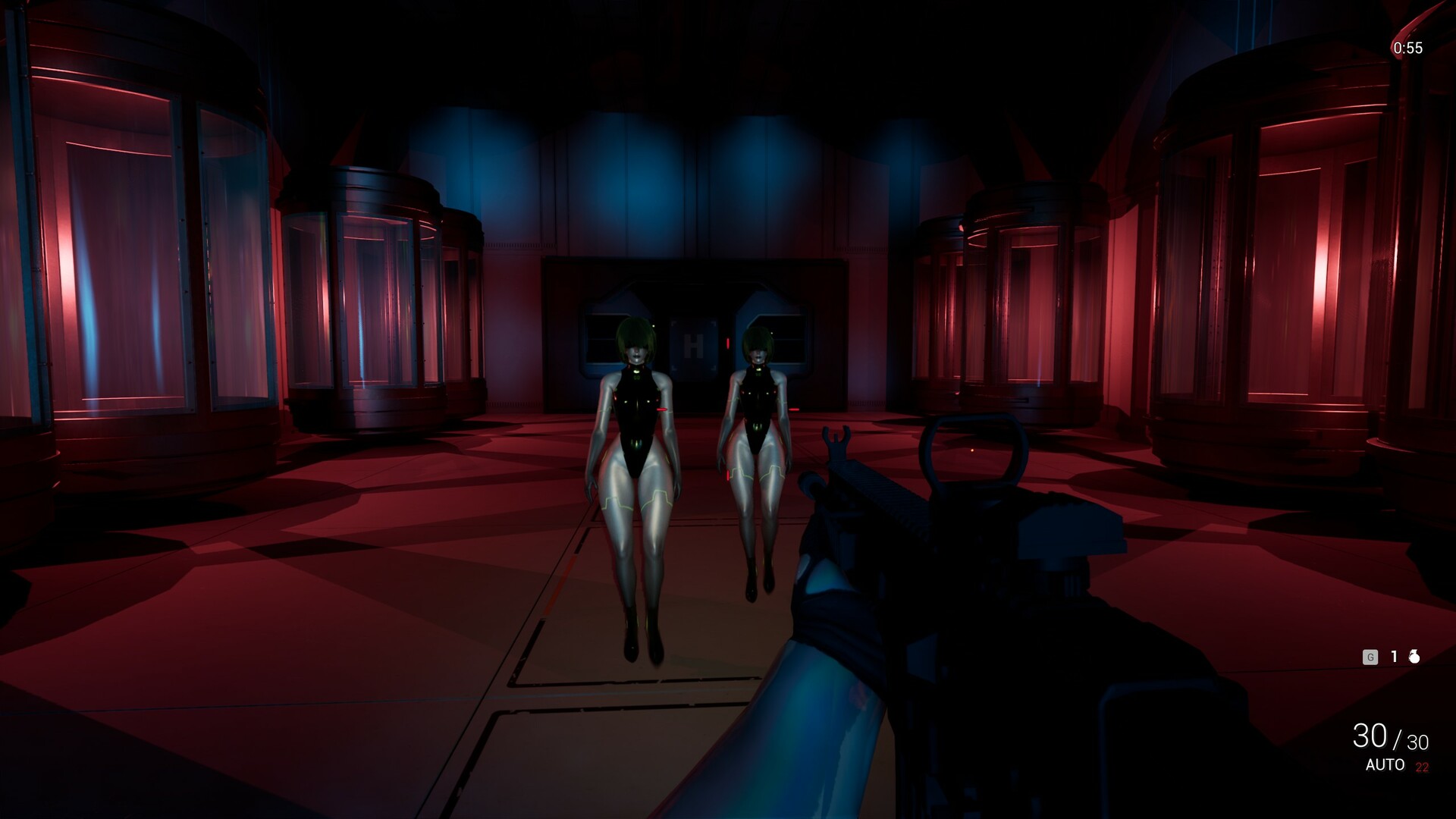The height and width of the screenshot is (819, 1456).
Task: Click the red dot of the weapon sight
Action: tap(972, 450)
